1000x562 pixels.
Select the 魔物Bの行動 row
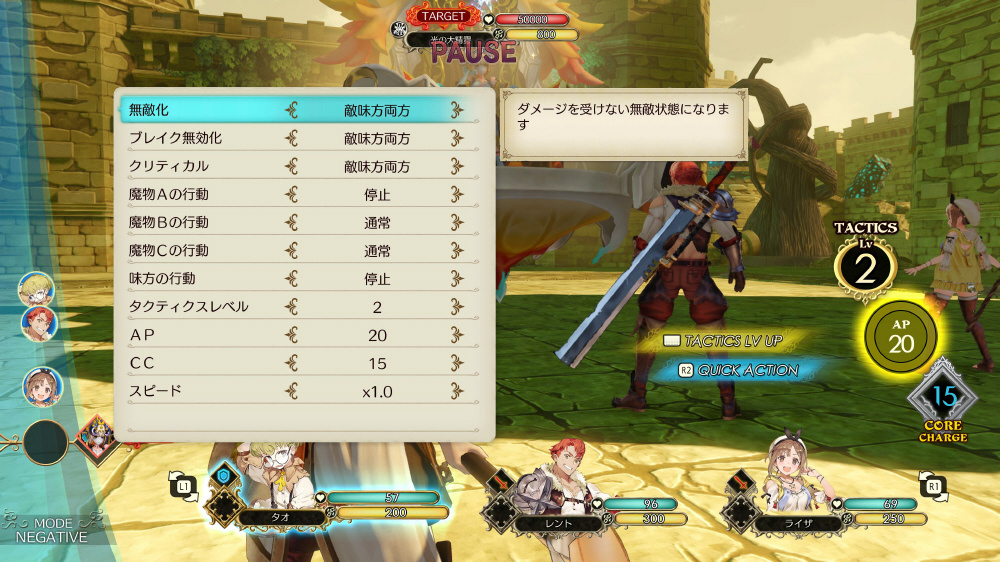coord(298,222)
